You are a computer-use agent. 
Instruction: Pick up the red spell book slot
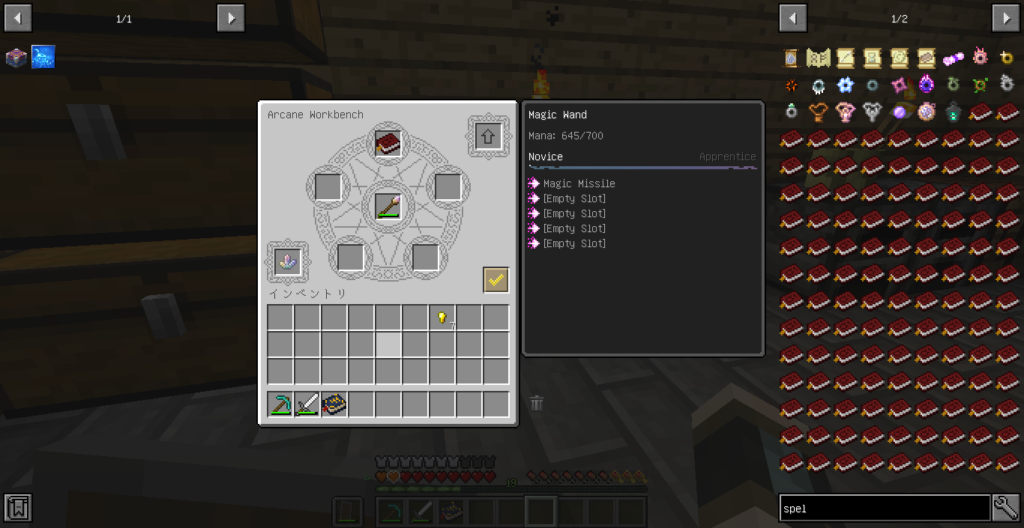click(388, 143)
